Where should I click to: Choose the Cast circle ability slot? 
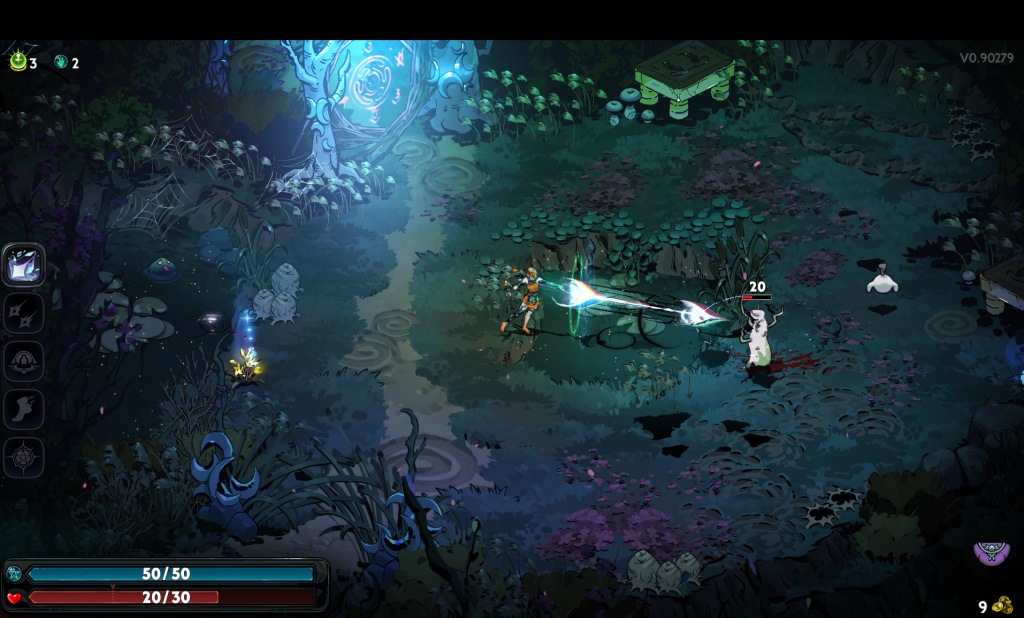23,361
